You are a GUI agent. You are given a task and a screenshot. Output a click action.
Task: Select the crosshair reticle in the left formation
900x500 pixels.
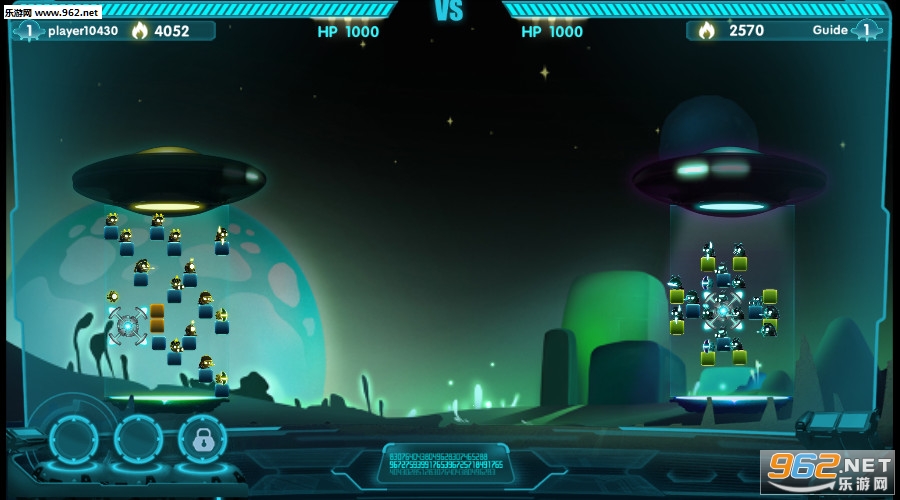[128, 325]
